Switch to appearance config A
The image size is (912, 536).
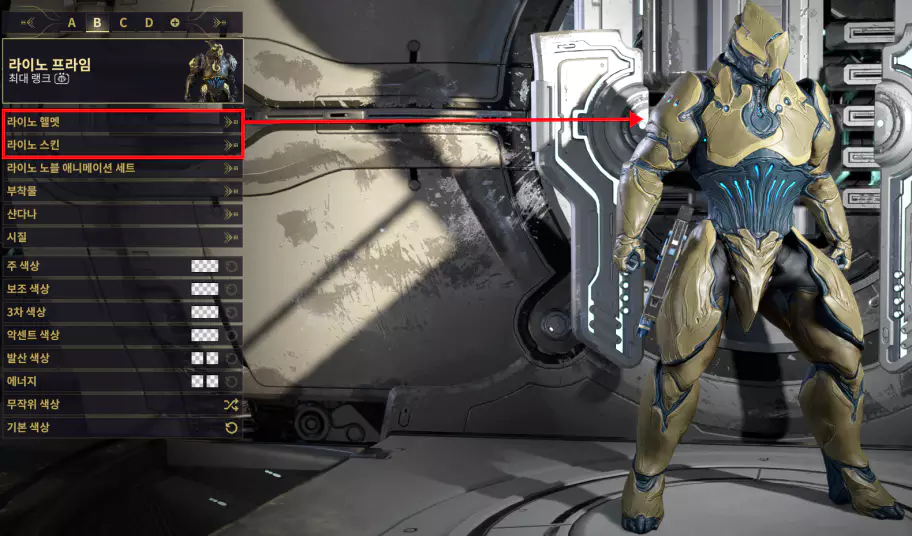pyautogui.click(x=71, y=22)
